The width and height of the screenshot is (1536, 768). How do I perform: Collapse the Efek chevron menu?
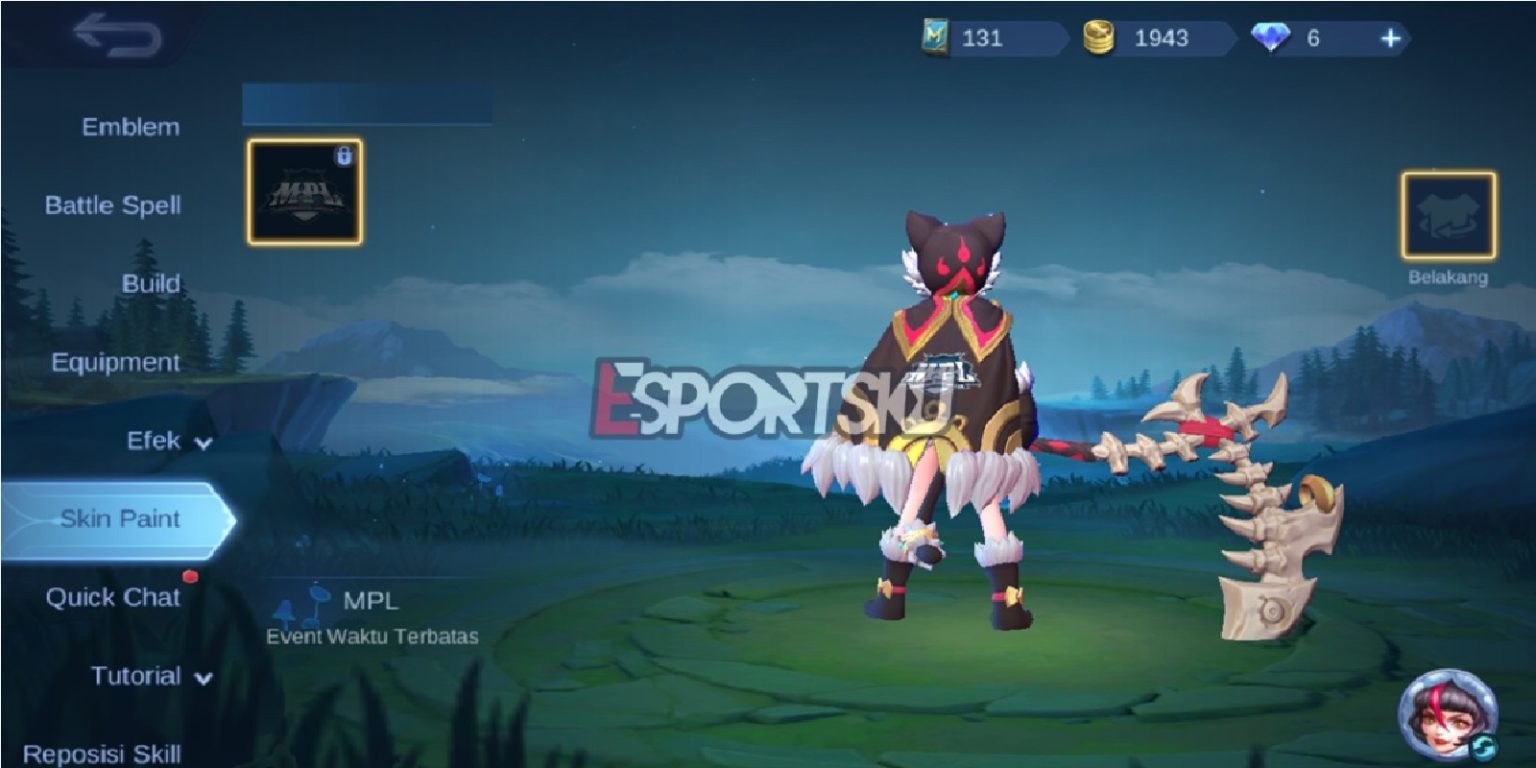point(201,441)
